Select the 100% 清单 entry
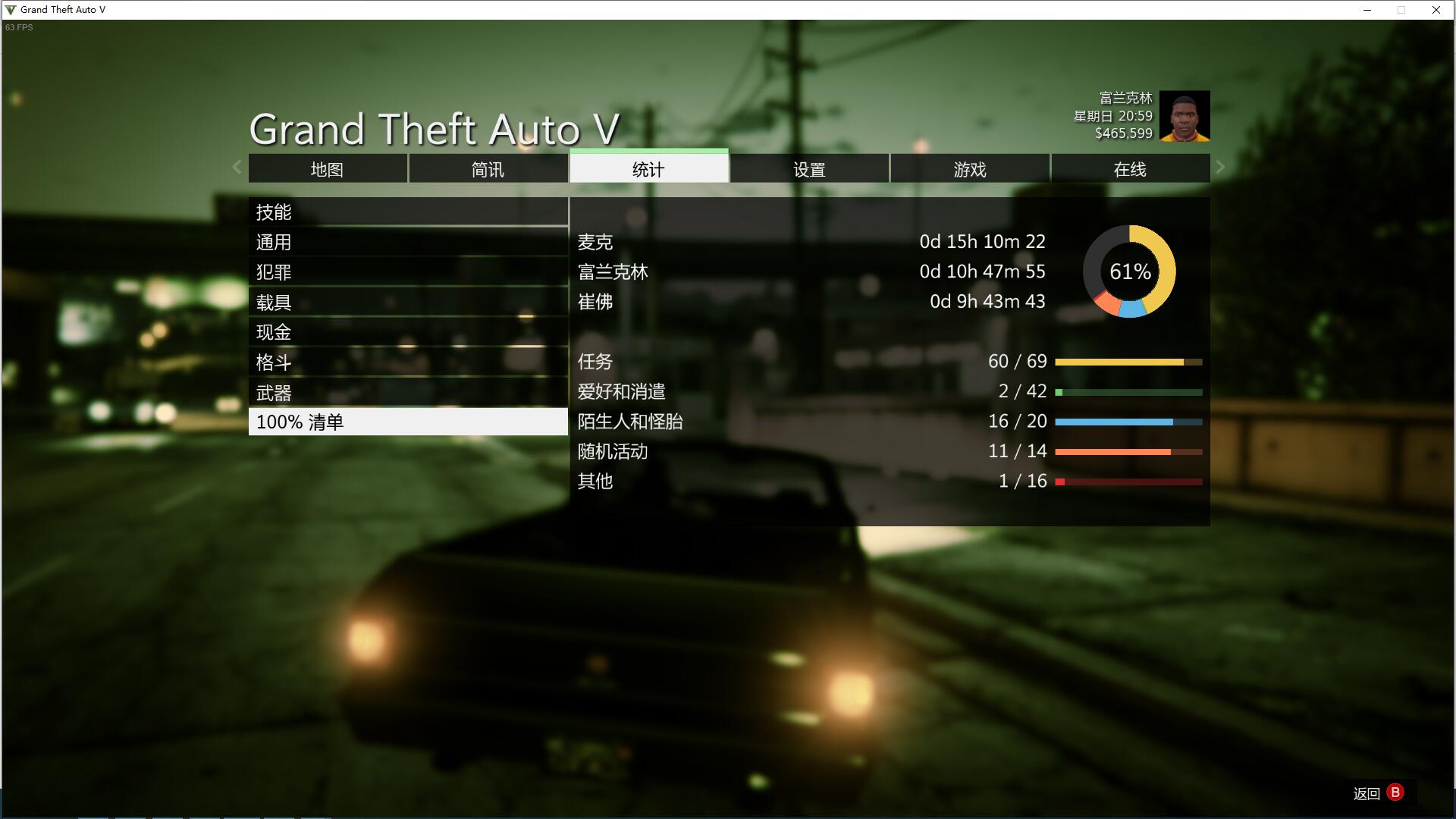Viewport: 1456px width, 819px height. click(x=408, y=422)
